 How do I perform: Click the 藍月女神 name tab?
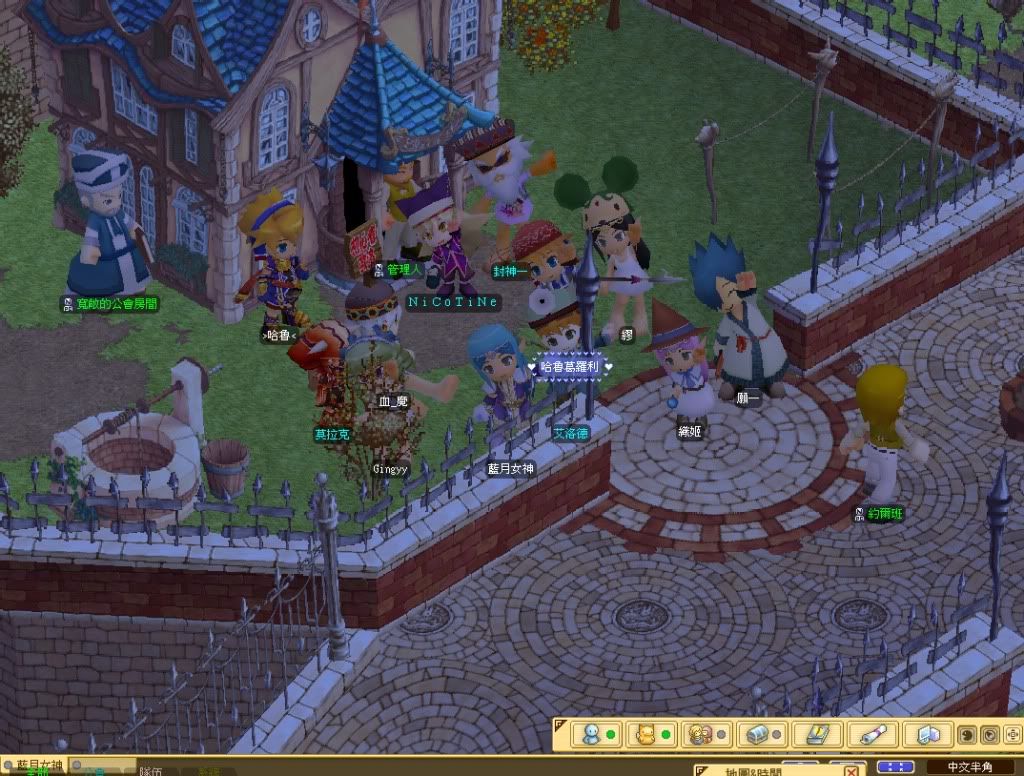(40, 765)
